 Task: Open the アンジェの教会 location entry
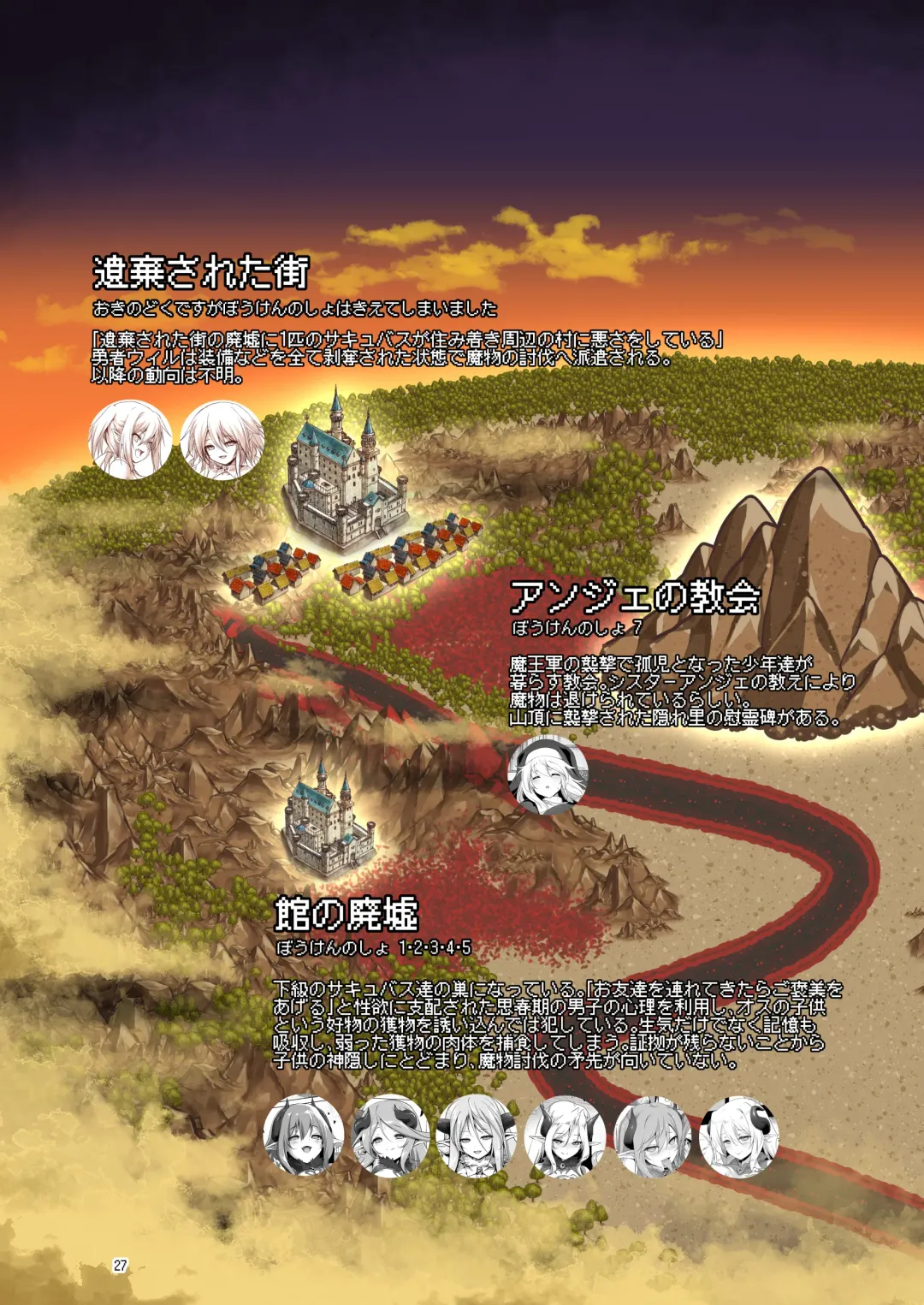pos(634,597)
